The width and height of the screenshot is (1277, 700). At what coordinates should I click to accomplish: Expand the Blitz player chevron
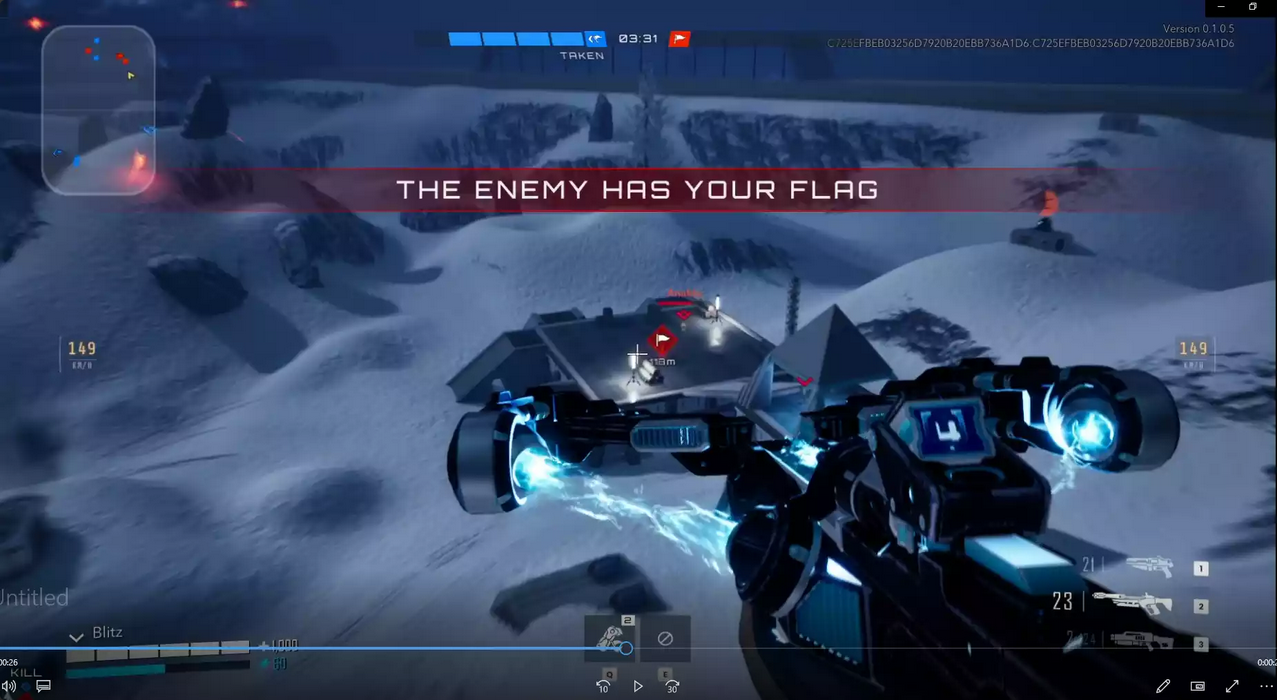point(76,636)
